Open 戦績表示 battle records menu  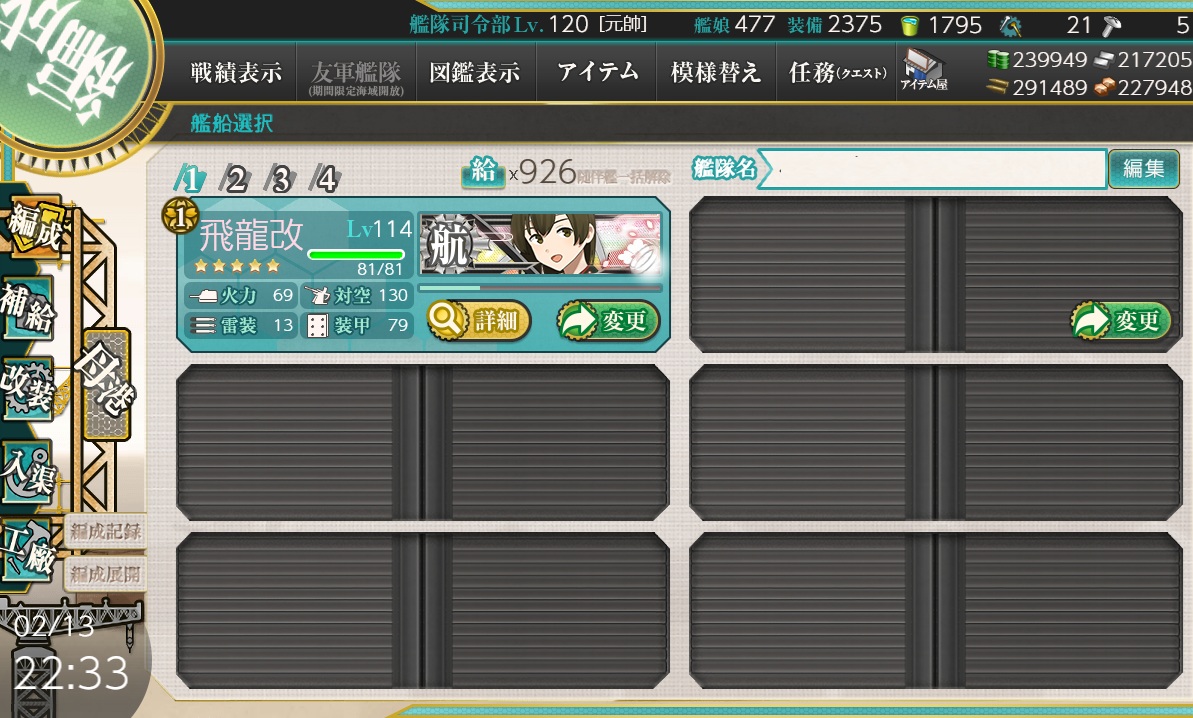(x=236, y=73)
